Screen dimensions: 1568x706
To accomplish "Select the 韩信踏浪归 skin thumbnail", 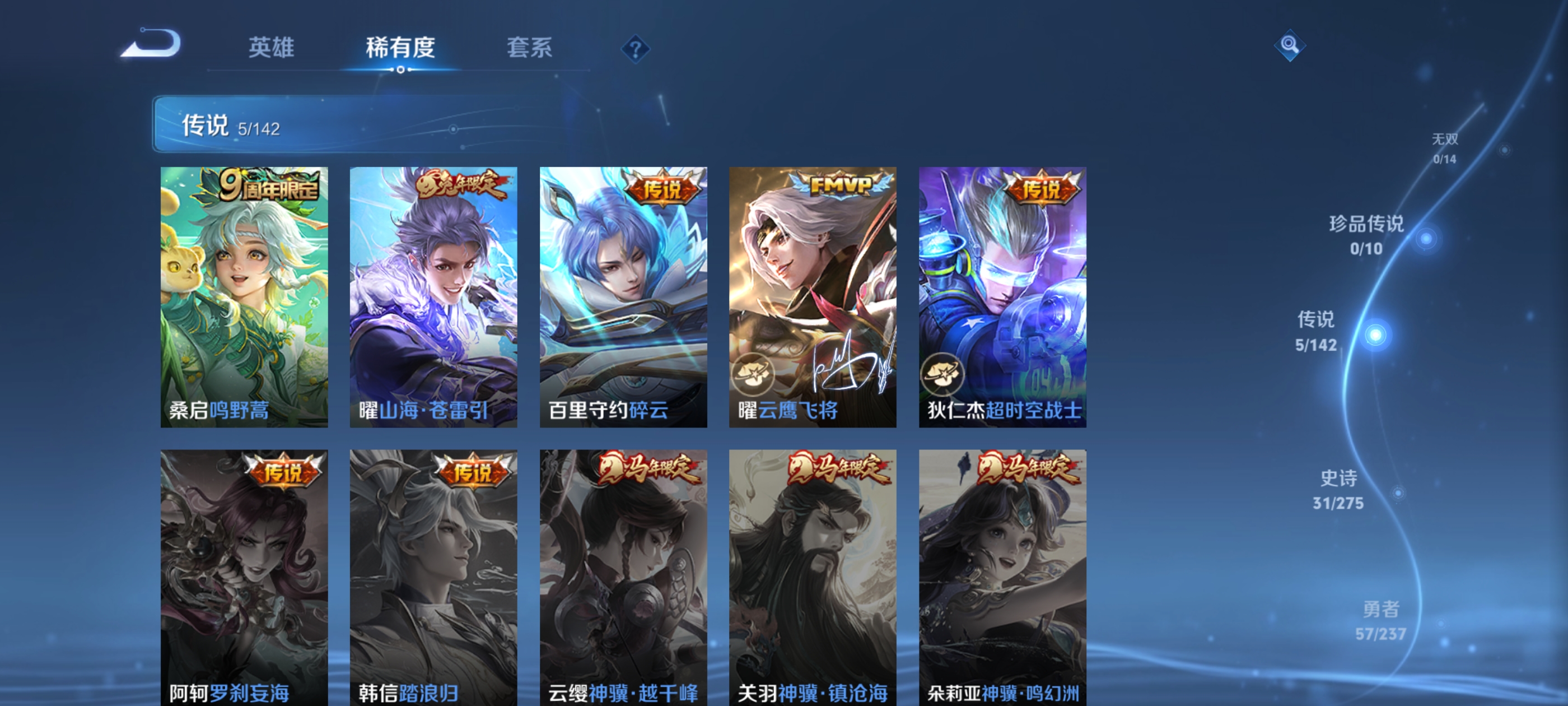I will pyautogui.click(x=434, y=573).
